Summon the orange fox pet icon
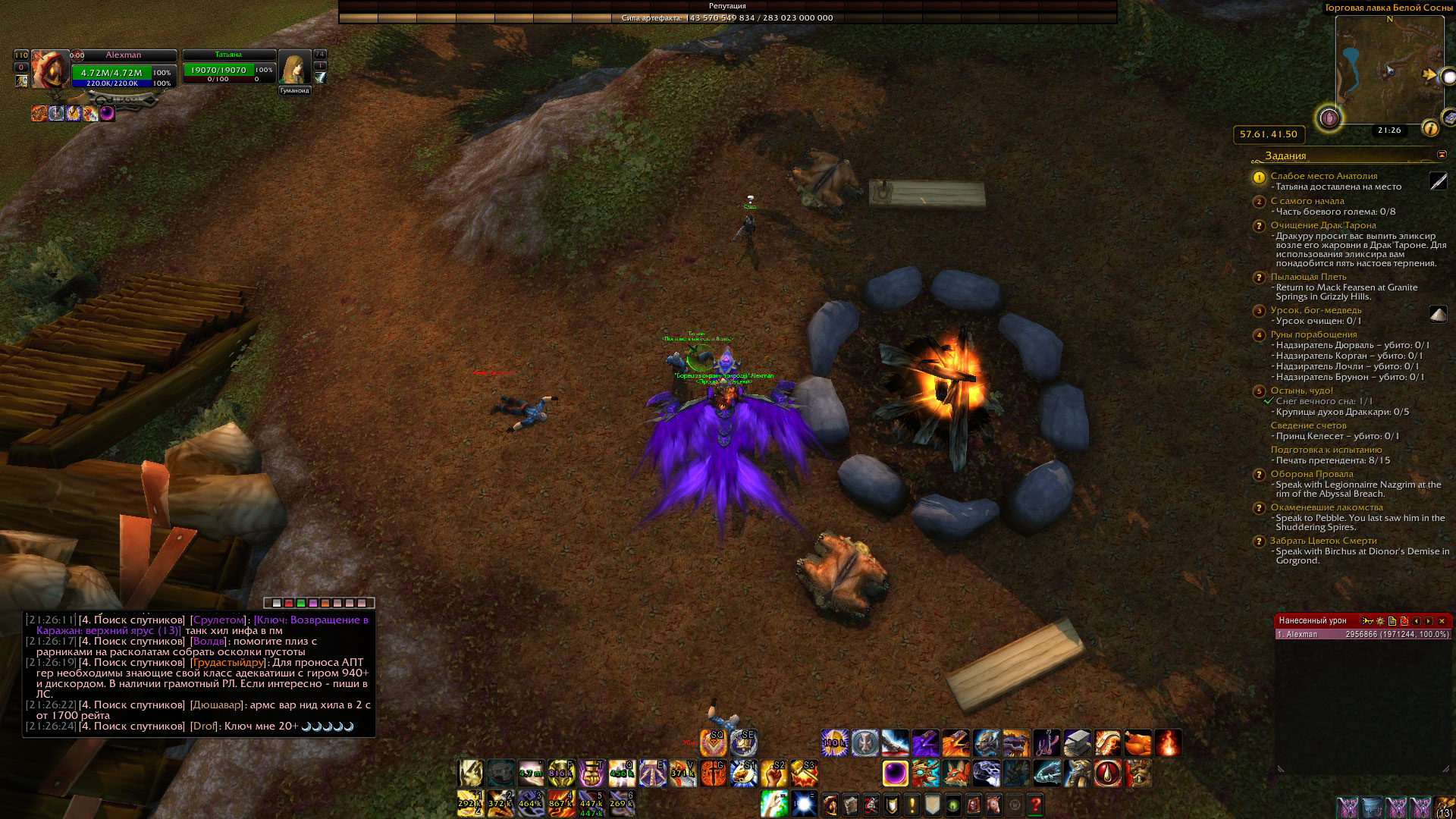The image size is (1456, 819). (955, 773)
